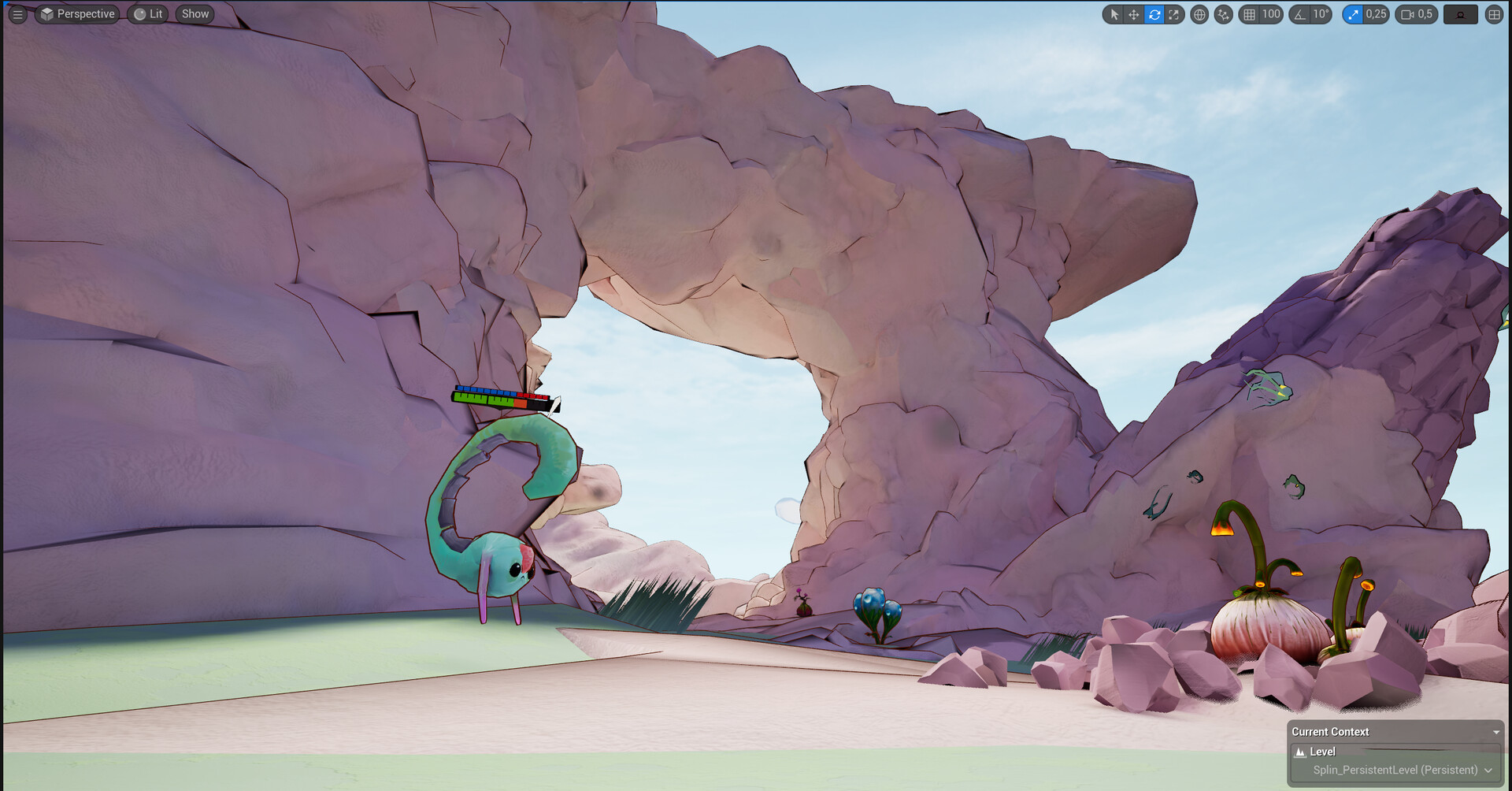The image size is (1512, 791).
Task: Collapse the Current Context panel
Action: pyautogui.click(x=1495, y=731)
